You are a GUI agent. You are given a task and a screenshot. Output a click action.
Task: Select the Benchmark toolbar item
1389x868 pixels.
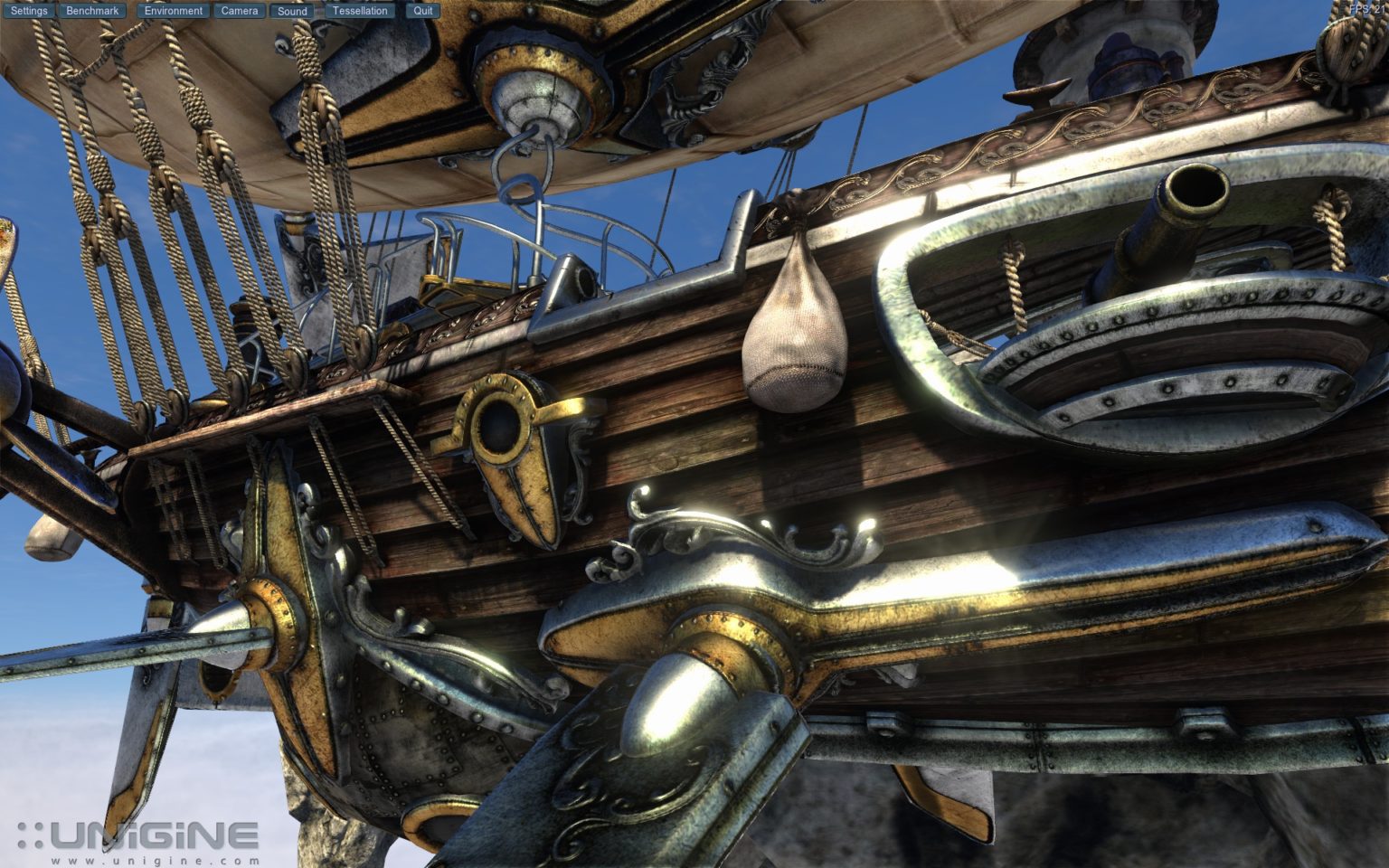point(93,10)
